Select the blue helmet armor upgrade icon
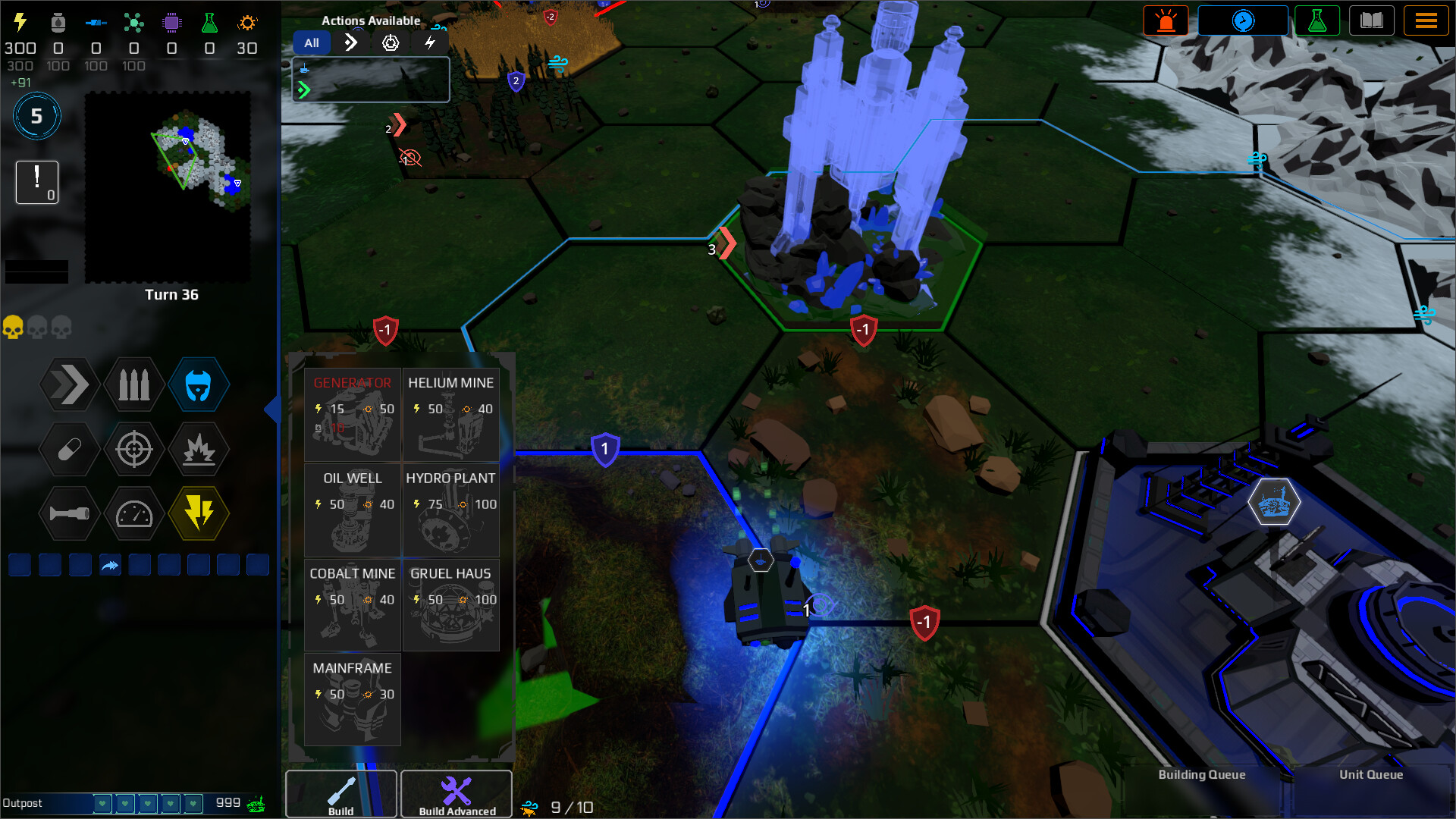The image size is (1456, 819). point(199,384)
